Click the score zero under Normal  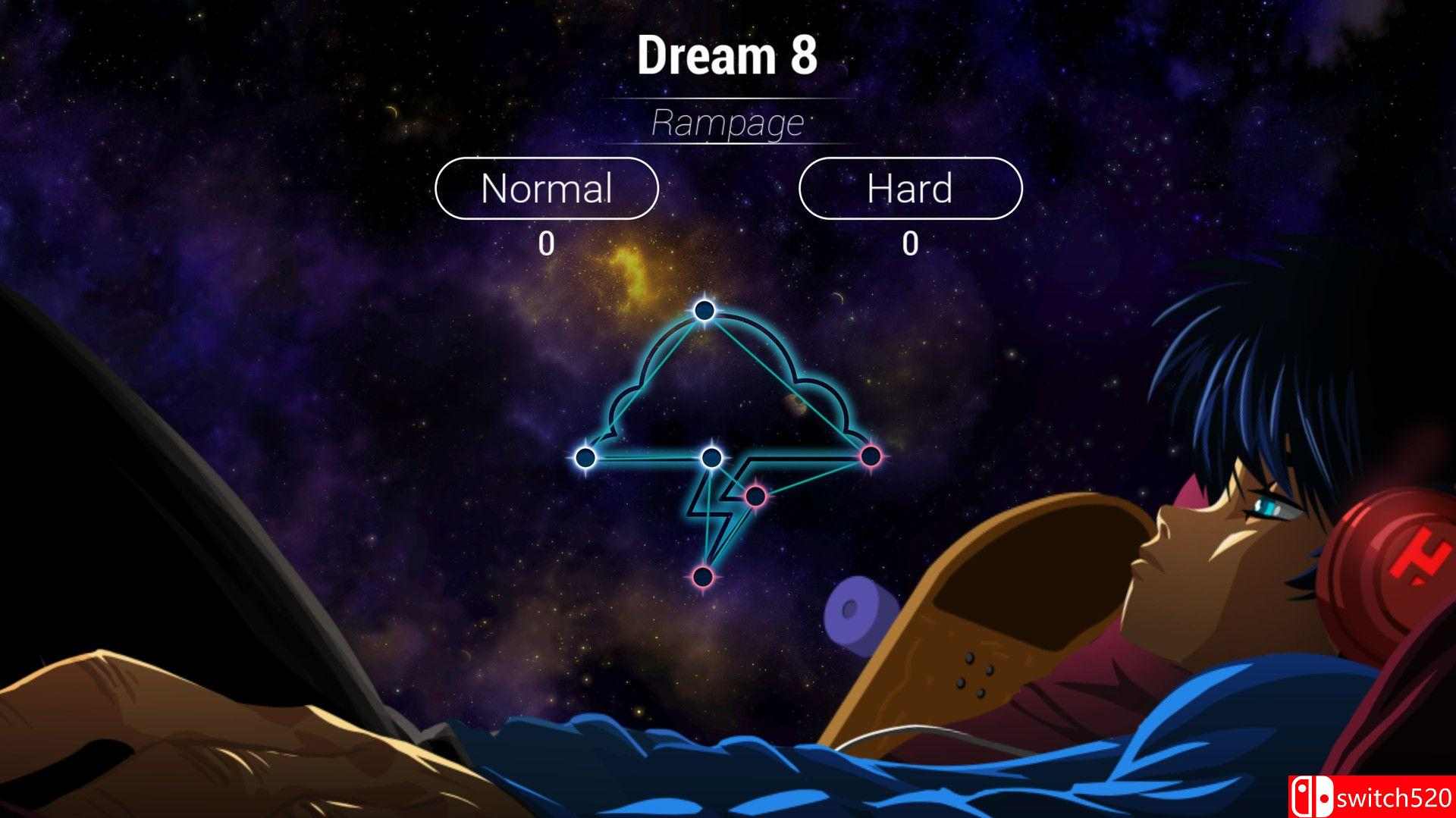(548, 243)
